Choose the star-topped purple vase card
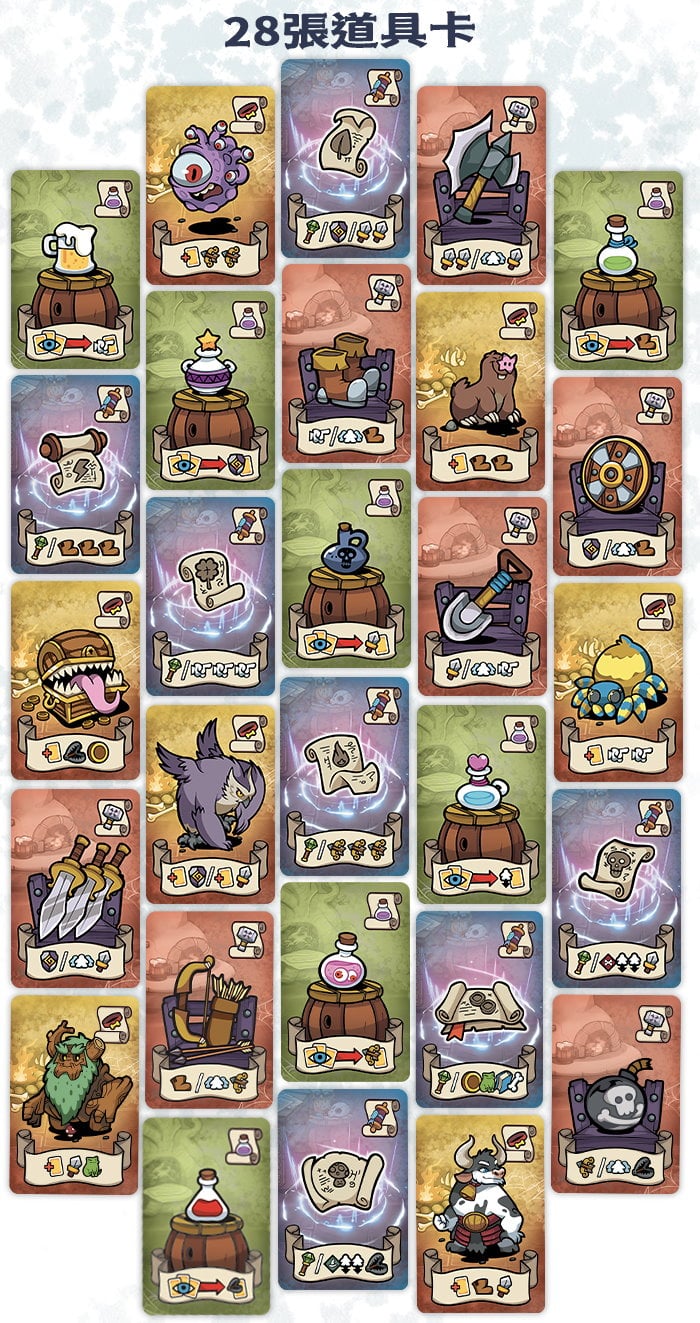This screenshot has width=700, height=1323. click(x=210, y=390)
